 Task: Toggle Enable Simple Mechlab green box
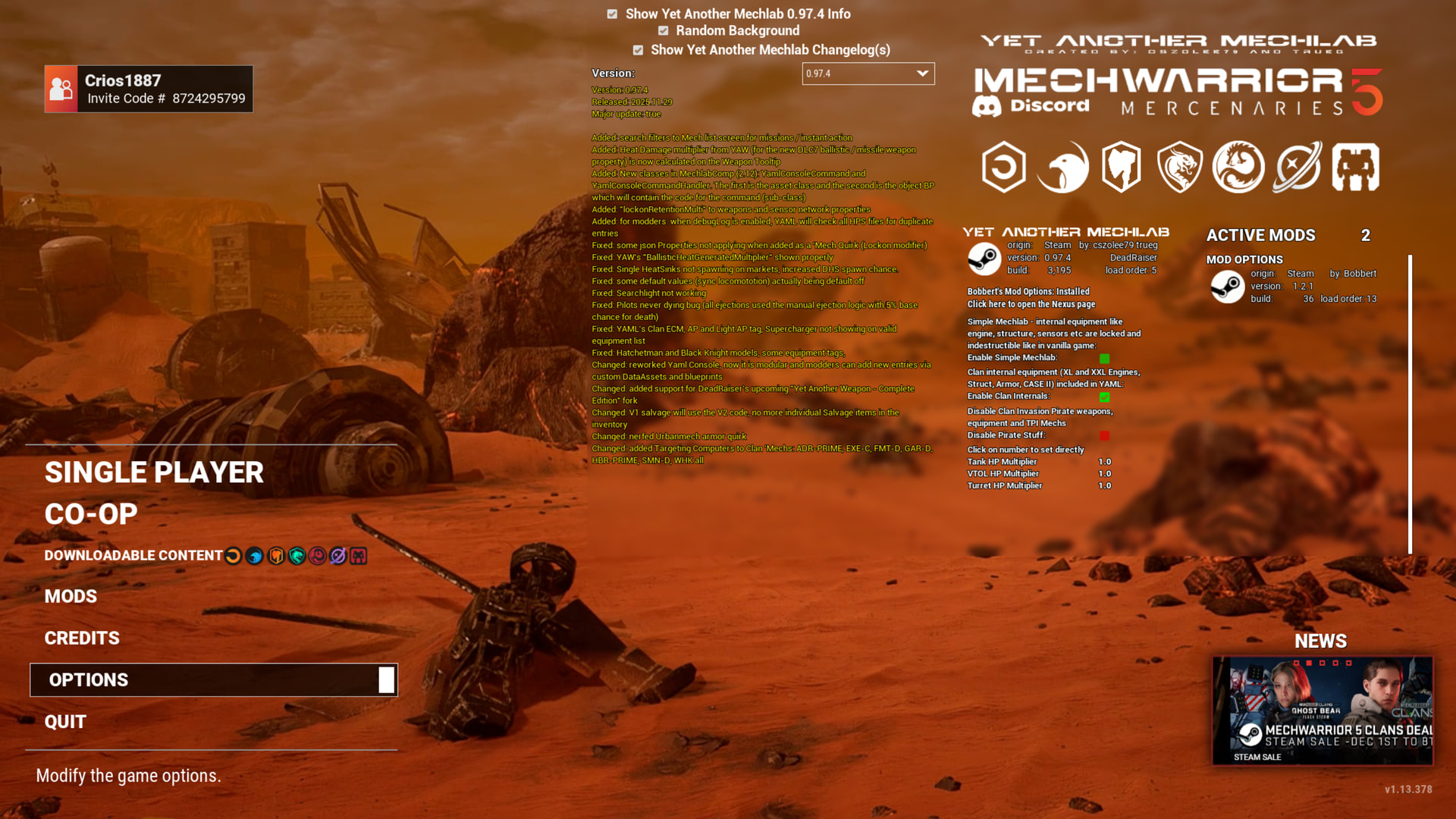click(x=1104, y=359)
